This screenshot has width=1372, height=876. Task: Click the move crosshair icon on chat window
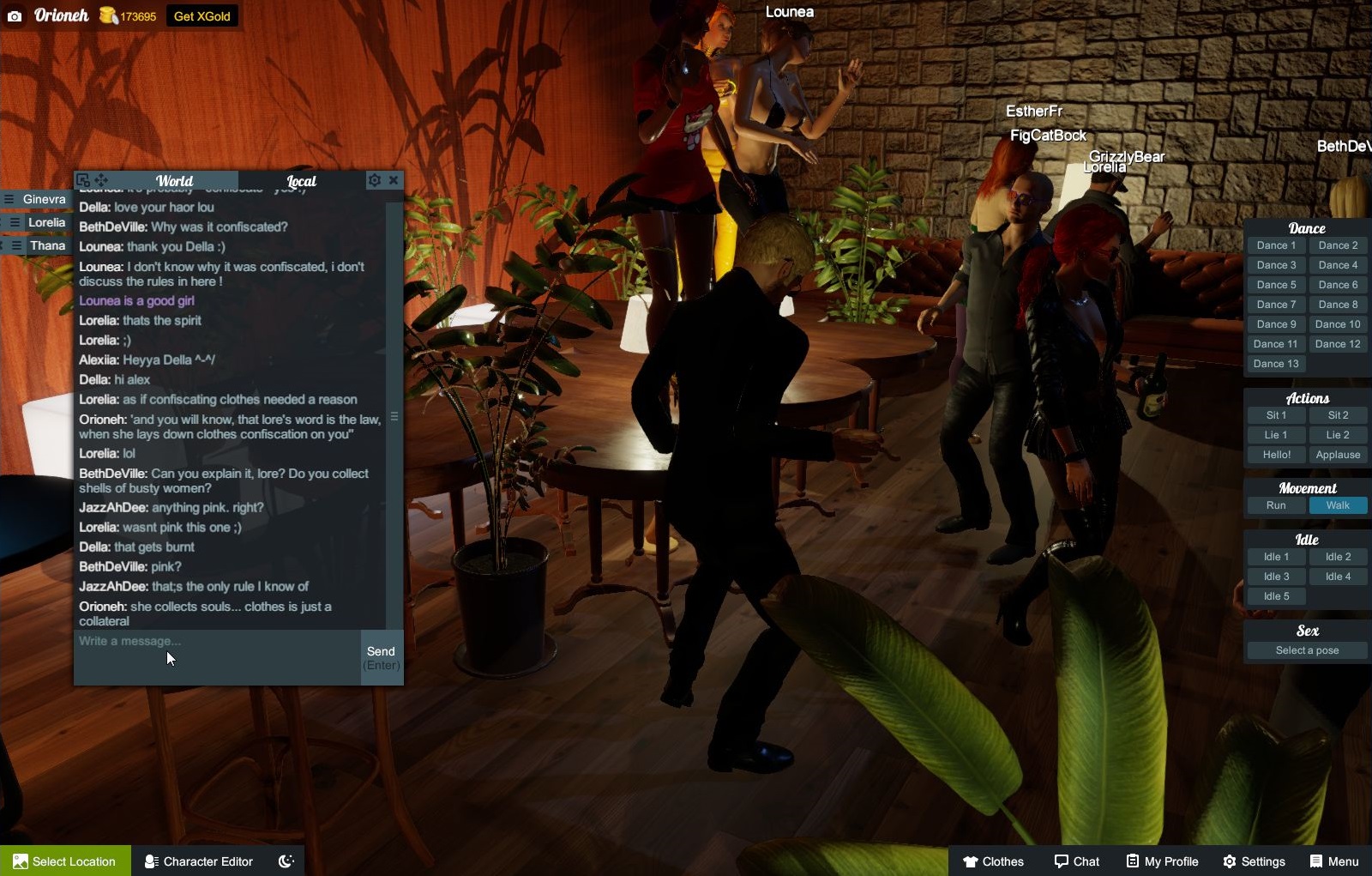click(x=101, y=180)
